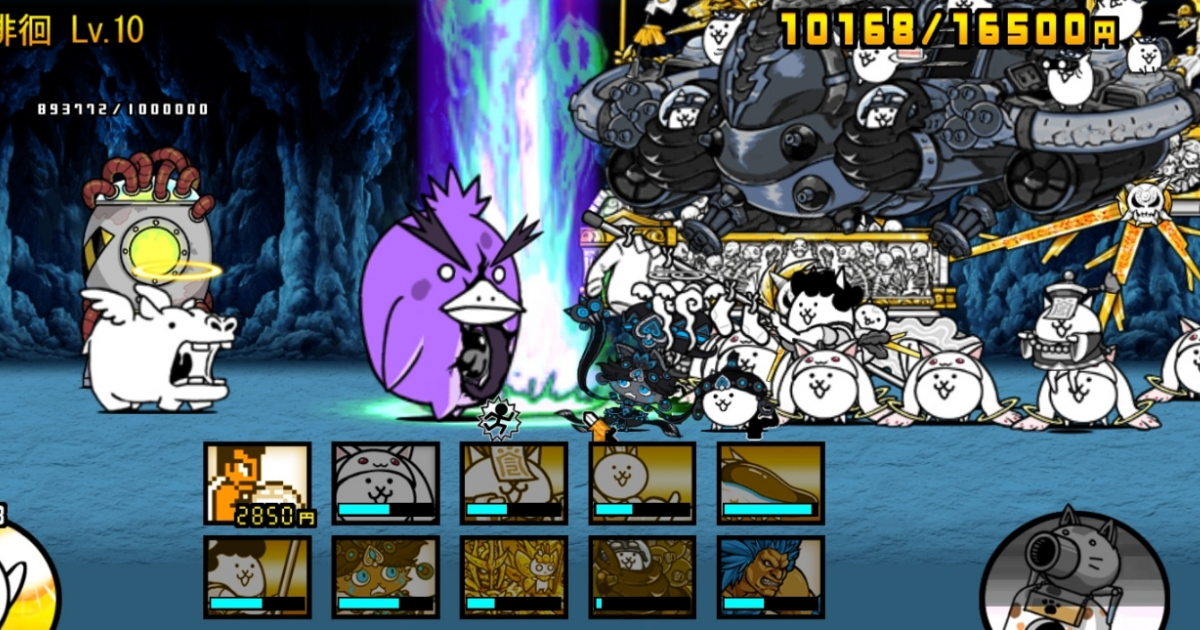Choose the blue-haired angry muscular warrior

pos(770,577)
